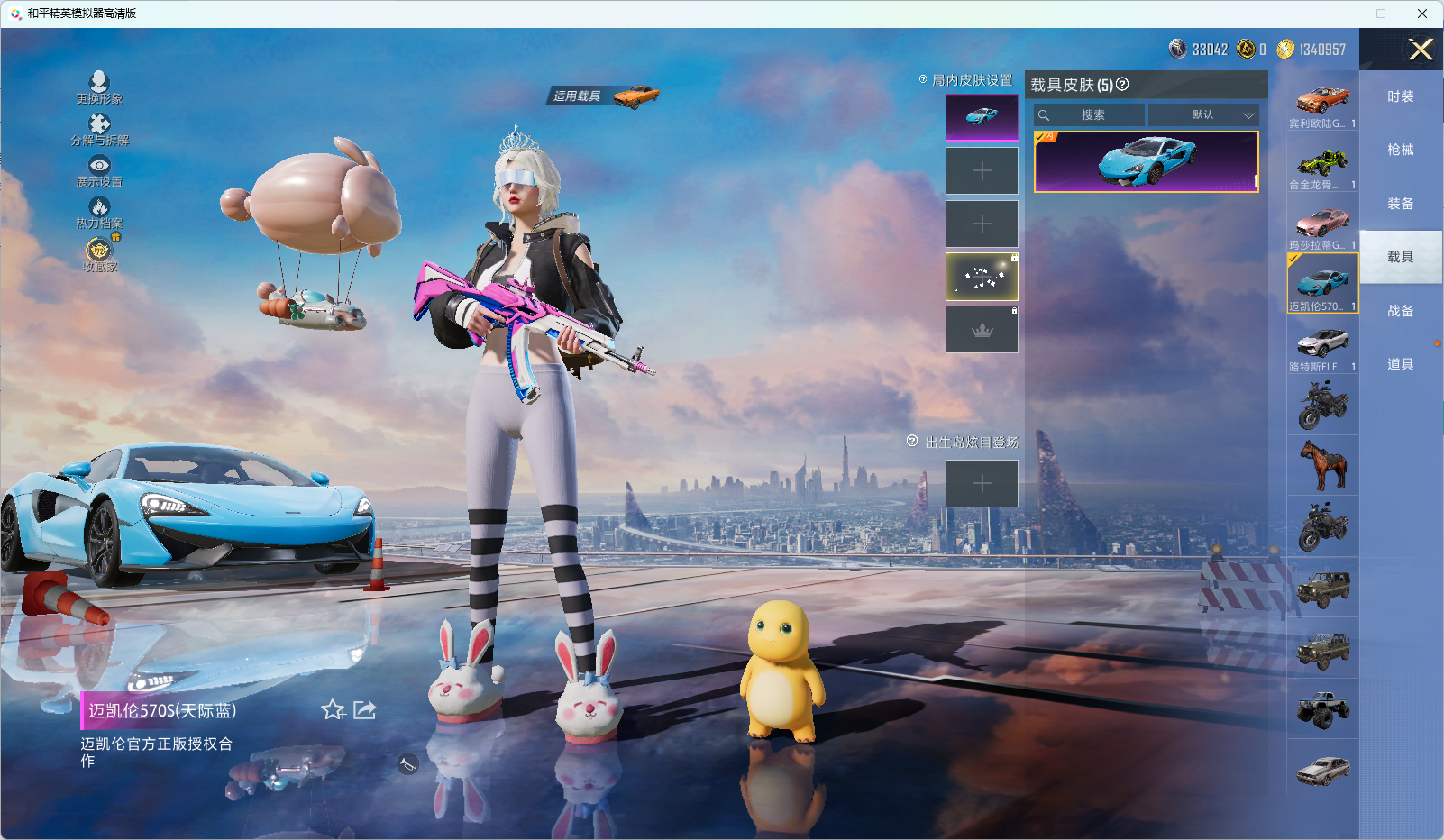Select the white 路特斯 vehicle
Viewport: 1444px width, 840px height.
(x=1322, y=345)
